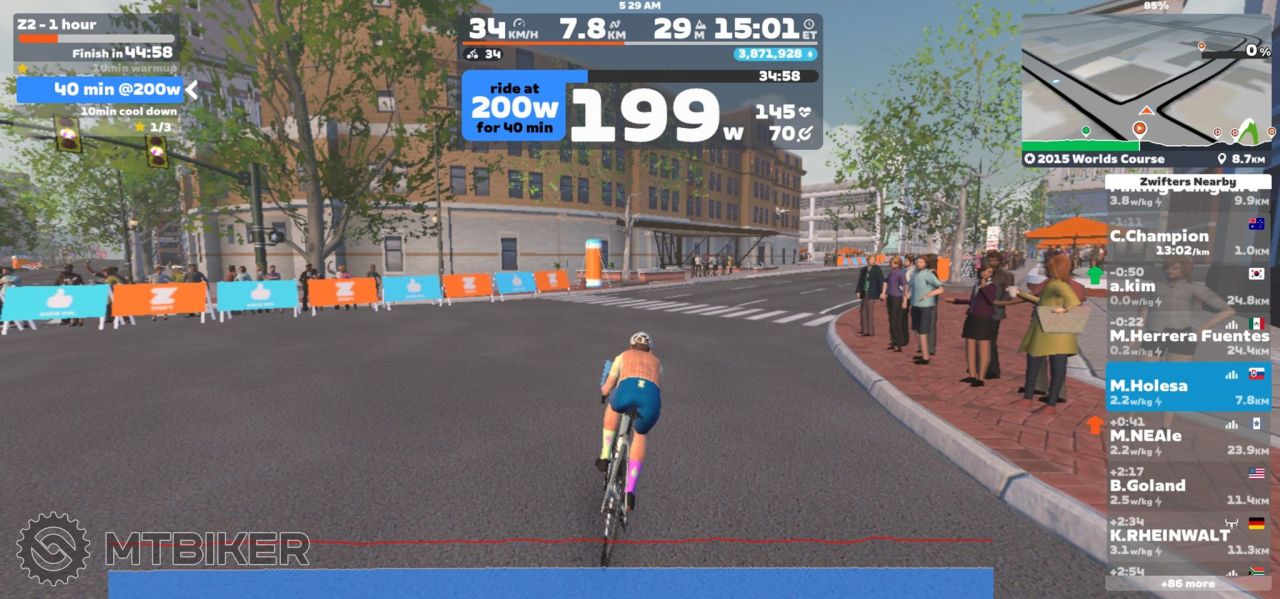Expand the +86 more riders link
Viewport: 1280px width, 599px height.
(1187, 583)
